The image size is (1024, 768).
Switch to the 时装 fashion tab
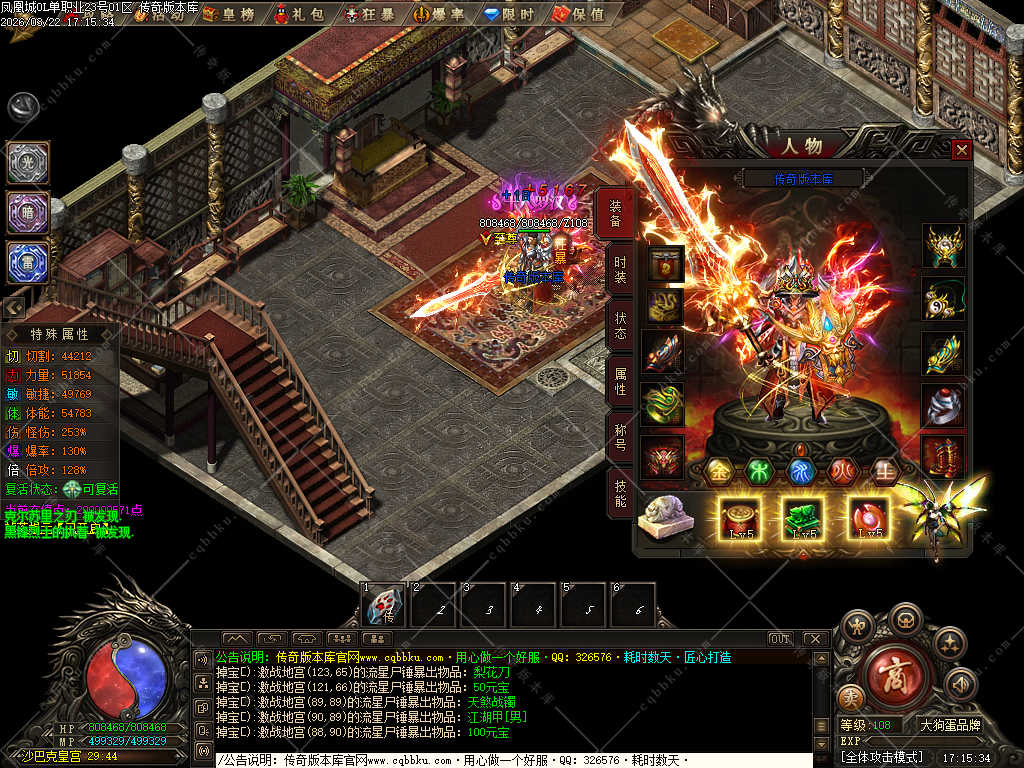pos(619,268)
